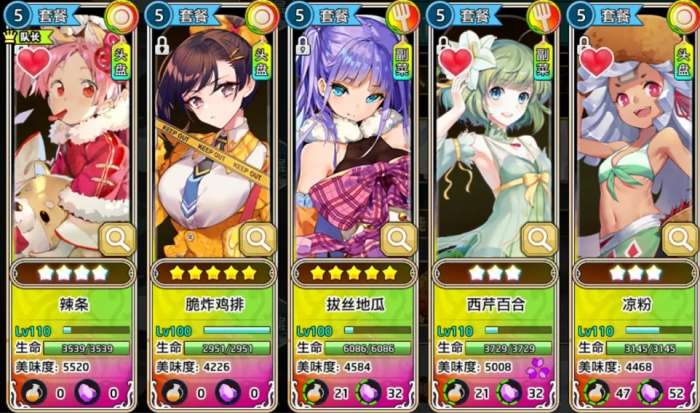Click the magnifier on 拔丝地瓜's card
Image resolution: width=700 pixels, height=413 pixels.
(x=398, y=239)
